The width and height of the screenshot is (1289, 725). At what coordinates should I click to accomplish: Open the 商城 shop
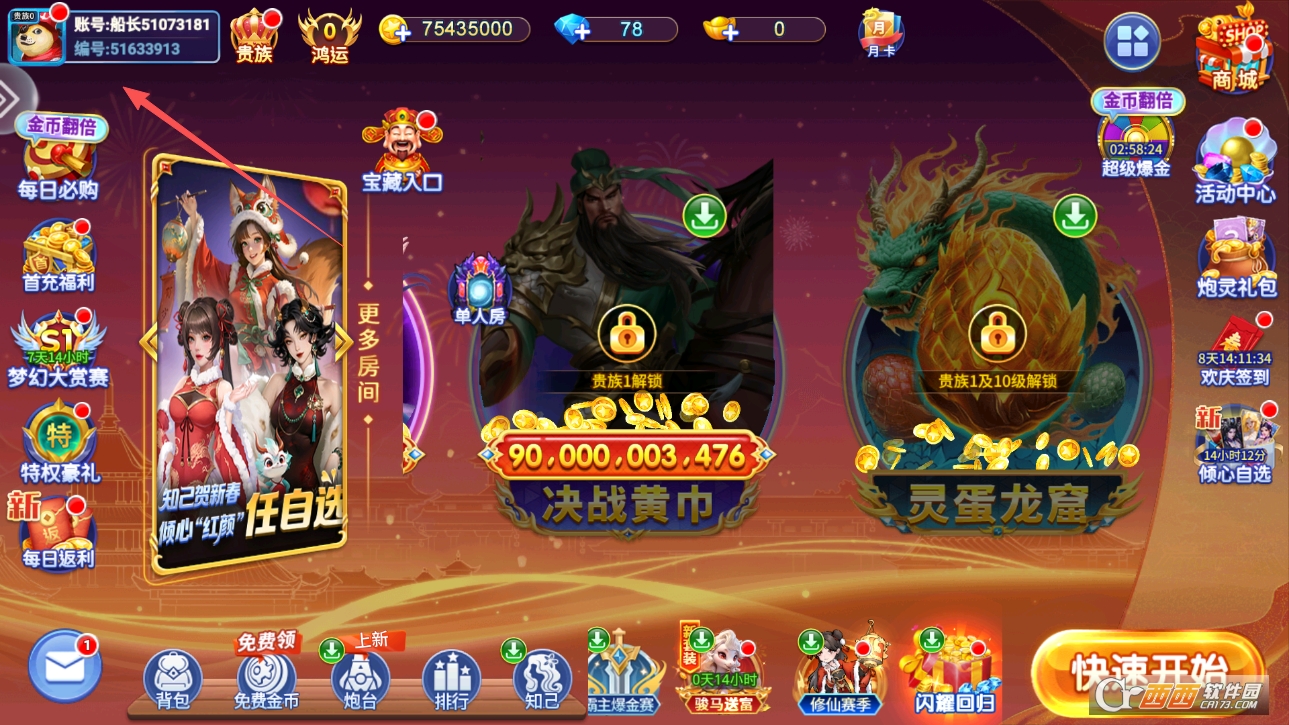1234,50
